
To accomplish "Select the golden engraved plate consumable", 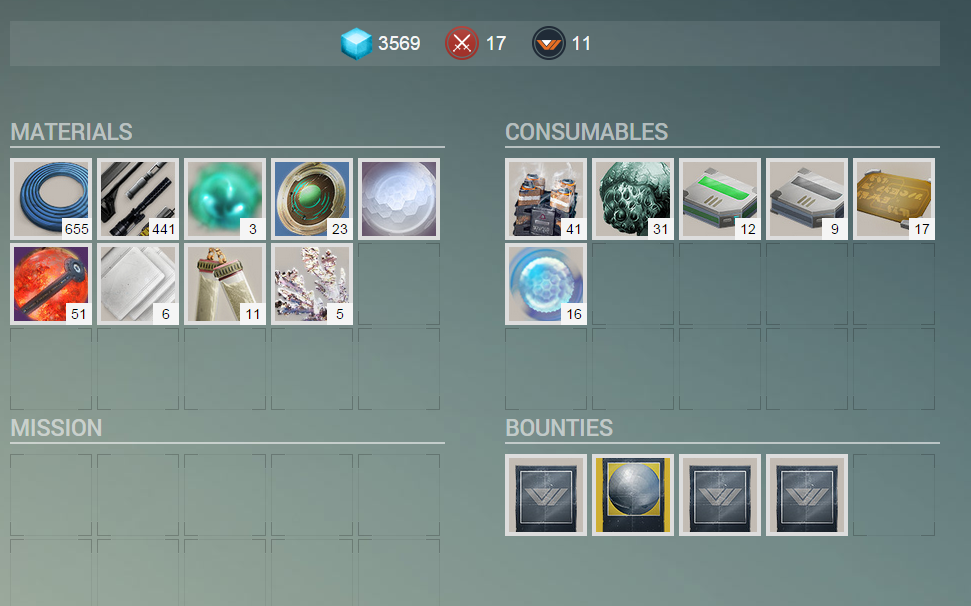I will click(894, 198).
